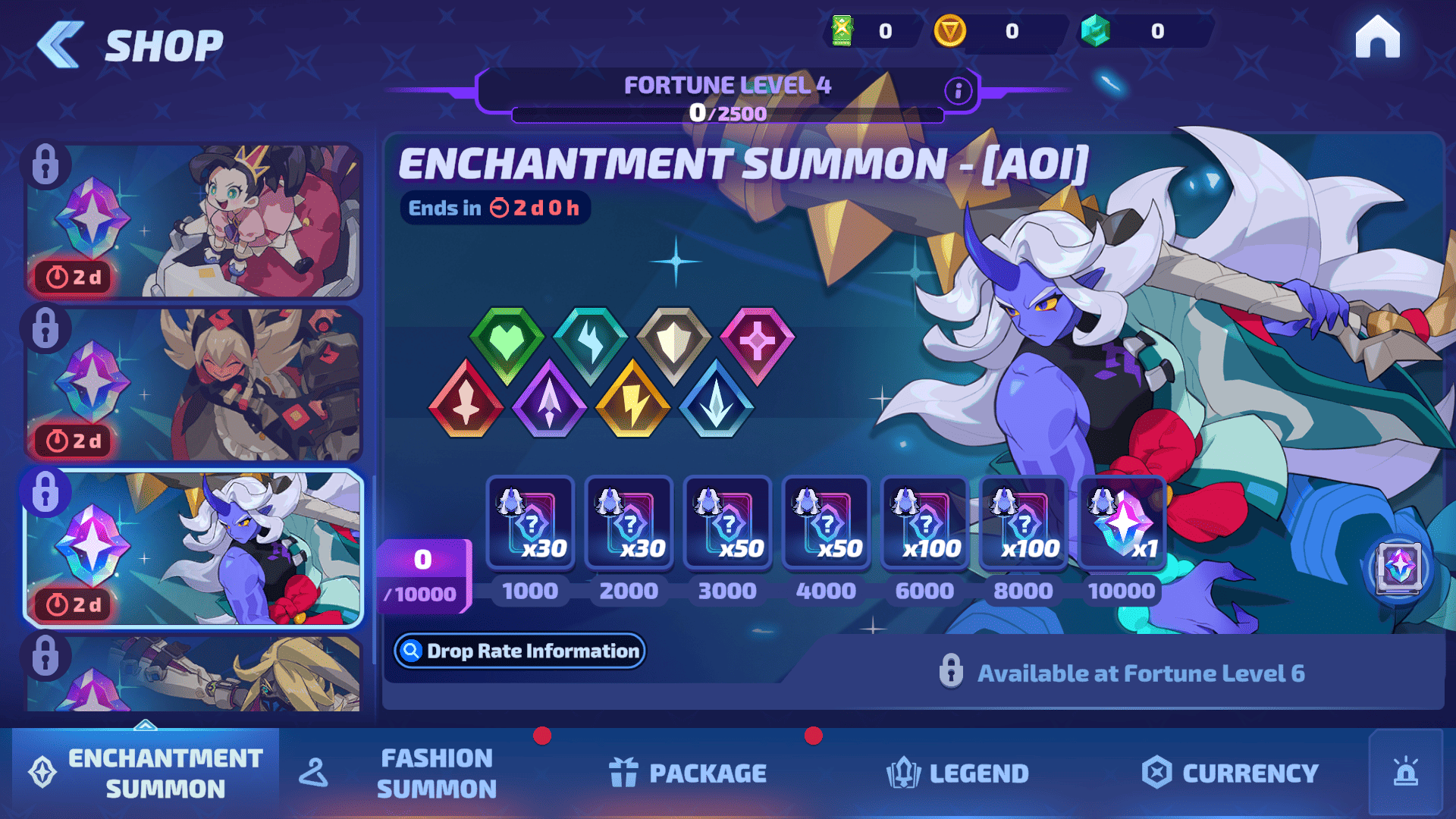Open the Legend tab

(958, 773)
